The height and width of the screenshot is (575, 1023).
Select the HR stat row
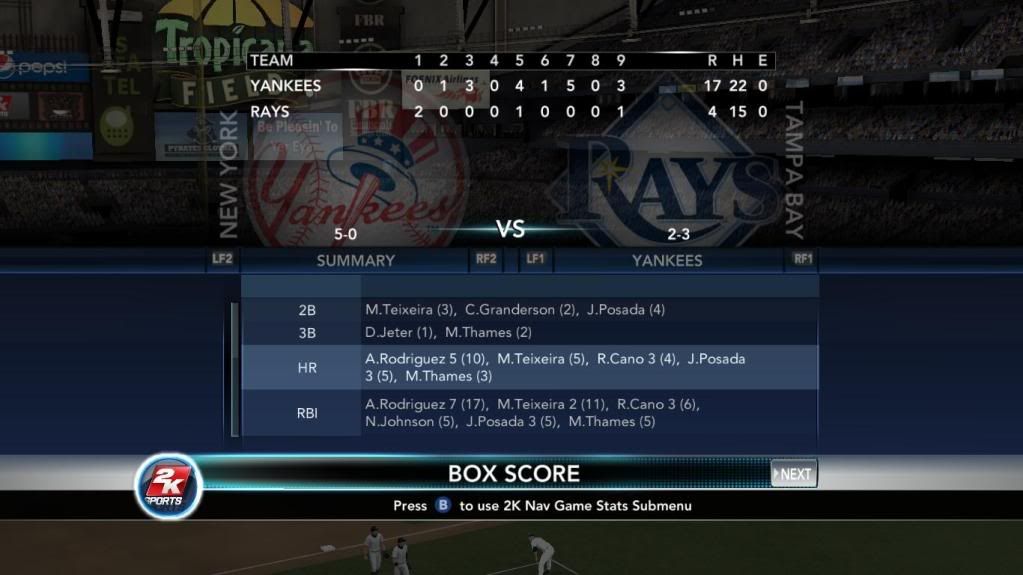pos(529,367)
